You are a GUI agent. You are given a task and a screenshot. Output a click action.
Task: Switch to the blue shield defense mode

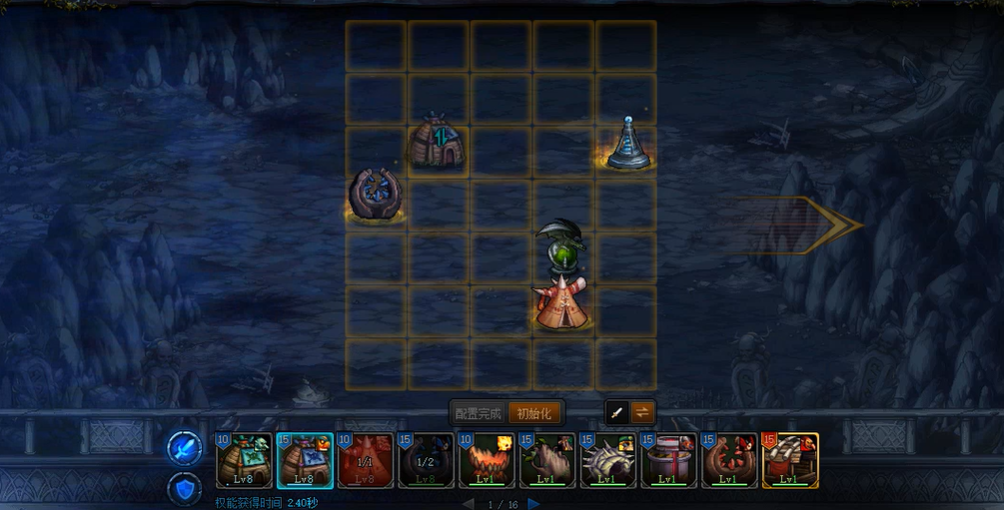pos(185,487)
